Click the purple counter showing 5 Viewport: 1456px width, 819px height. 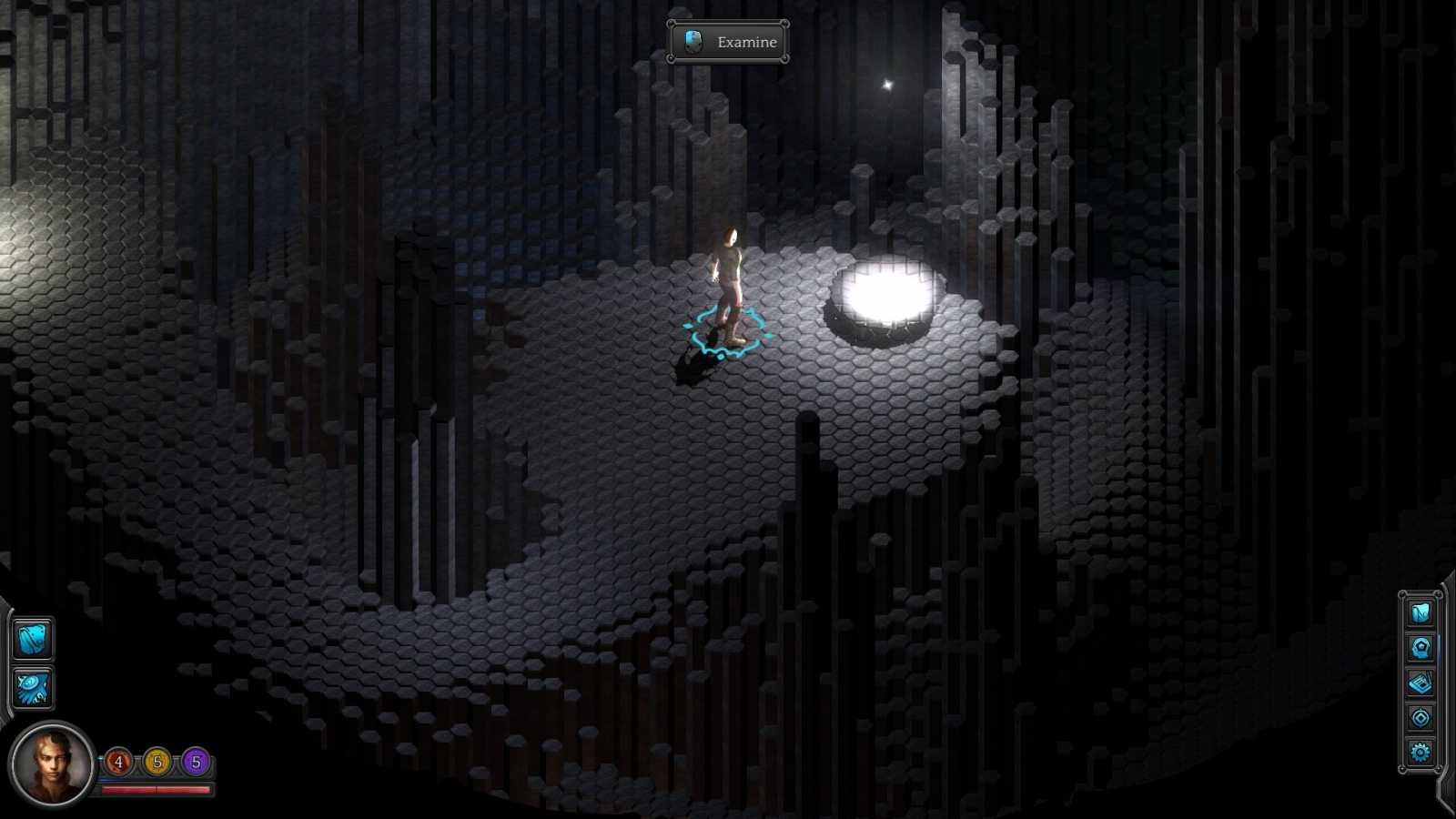pos(196,762)
